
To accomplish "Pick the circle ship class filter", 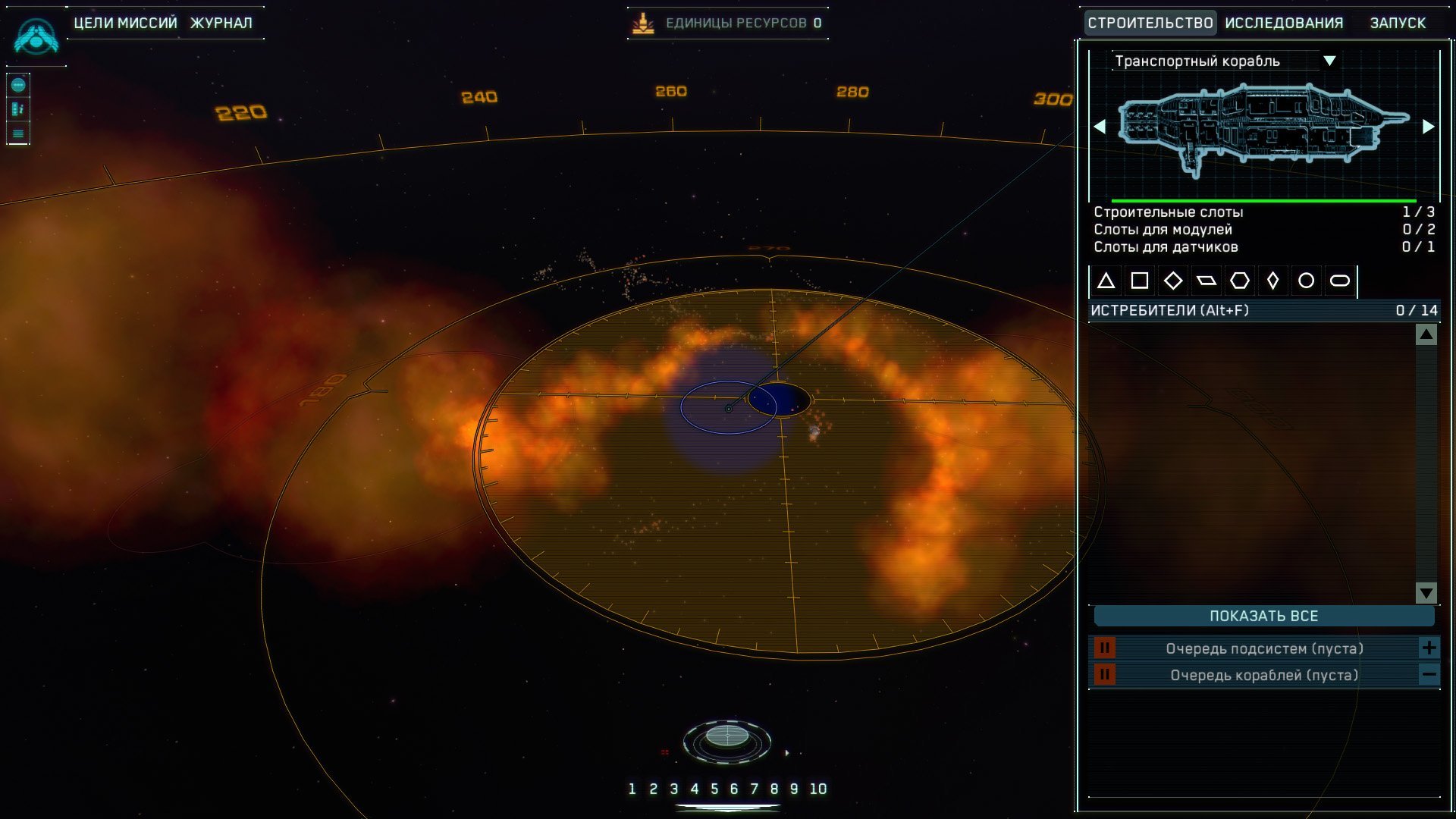I will pyautogui.click(x=1306, y=281).
